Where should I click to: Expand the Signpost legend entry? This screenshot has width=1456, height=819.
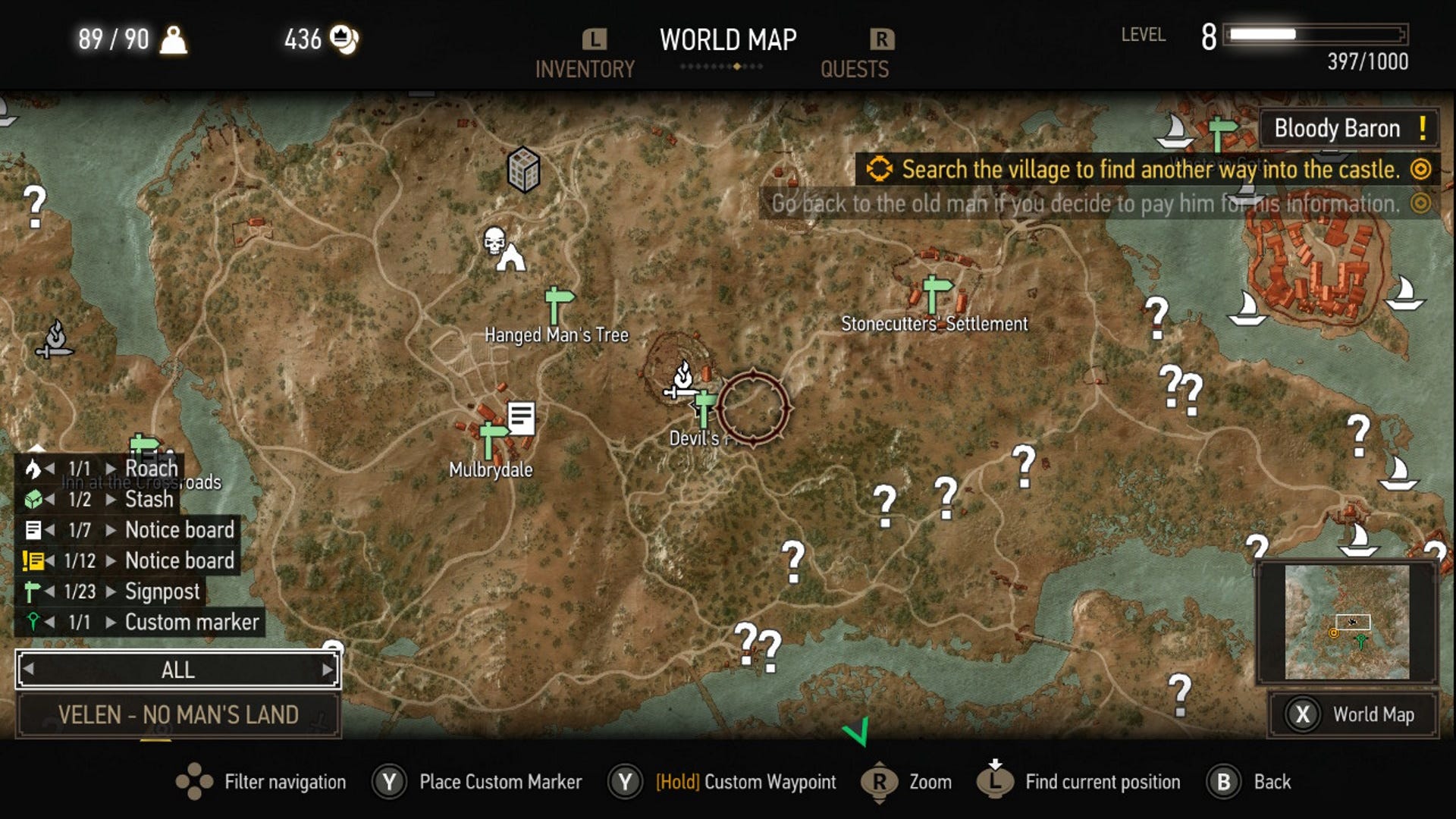tap(110, 591)
